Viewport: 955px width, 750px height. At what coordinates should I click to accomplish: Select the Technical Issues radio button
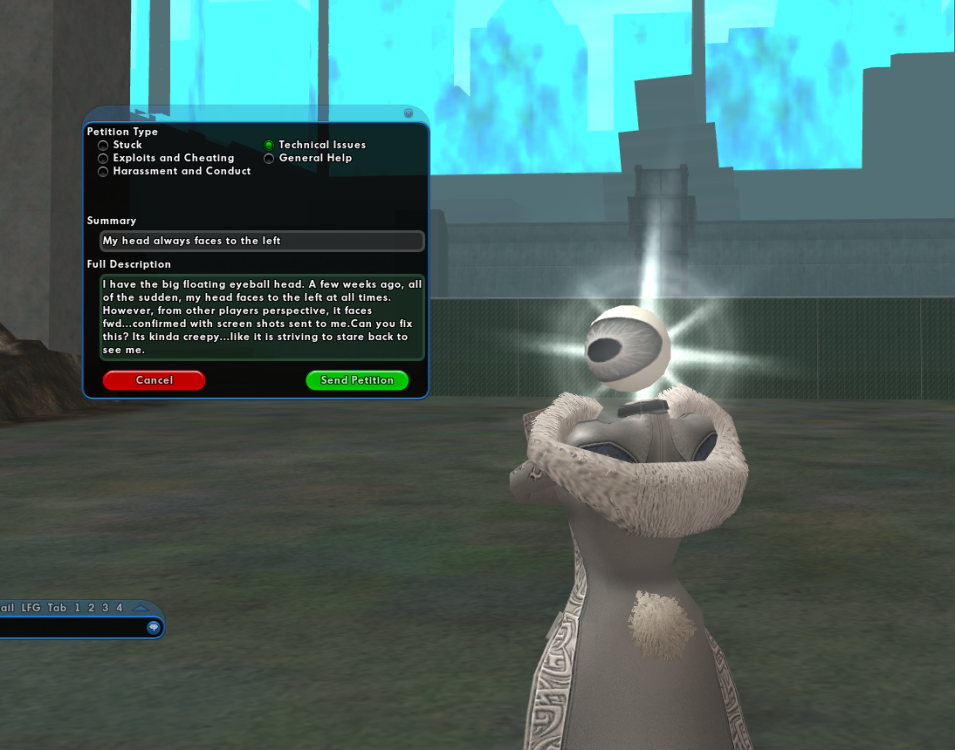pos(269,146)
